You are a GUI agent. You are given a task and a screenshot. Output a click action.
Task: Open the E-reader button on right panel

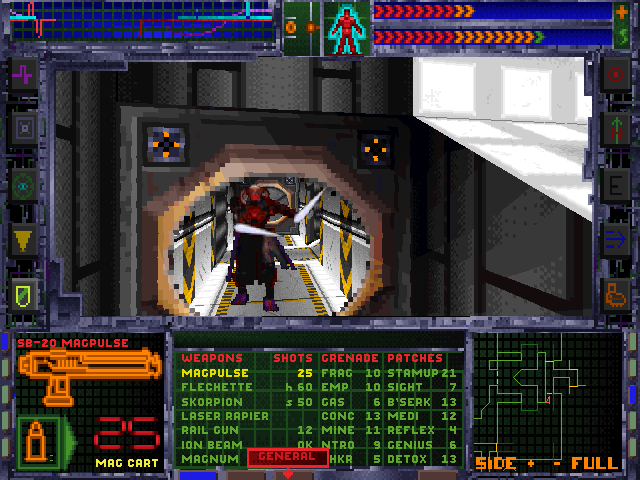pos(614,184)
